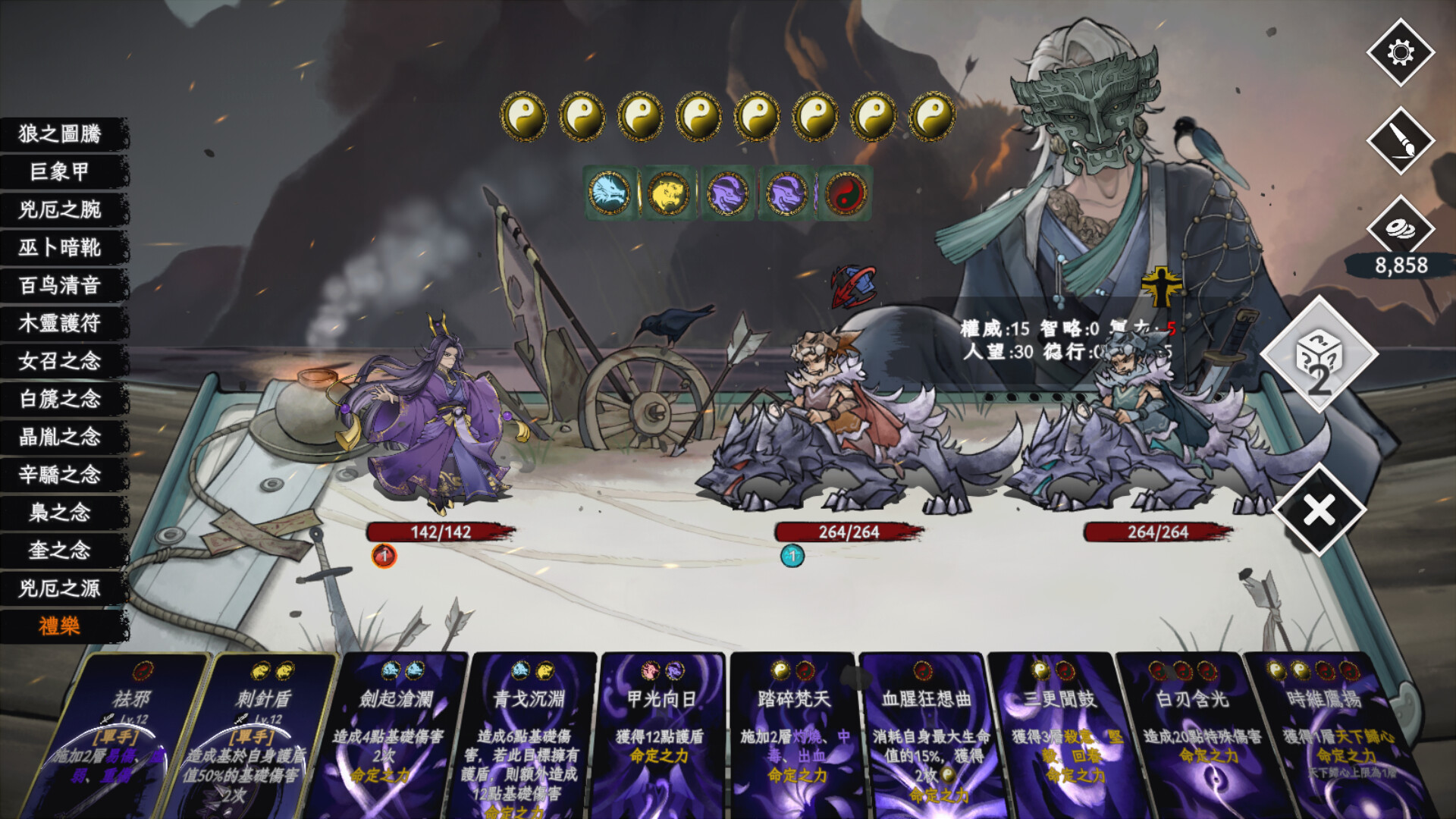This screenshot has width=1456, height=819.
Task: Click the brush icon button
Action: 1400,141
